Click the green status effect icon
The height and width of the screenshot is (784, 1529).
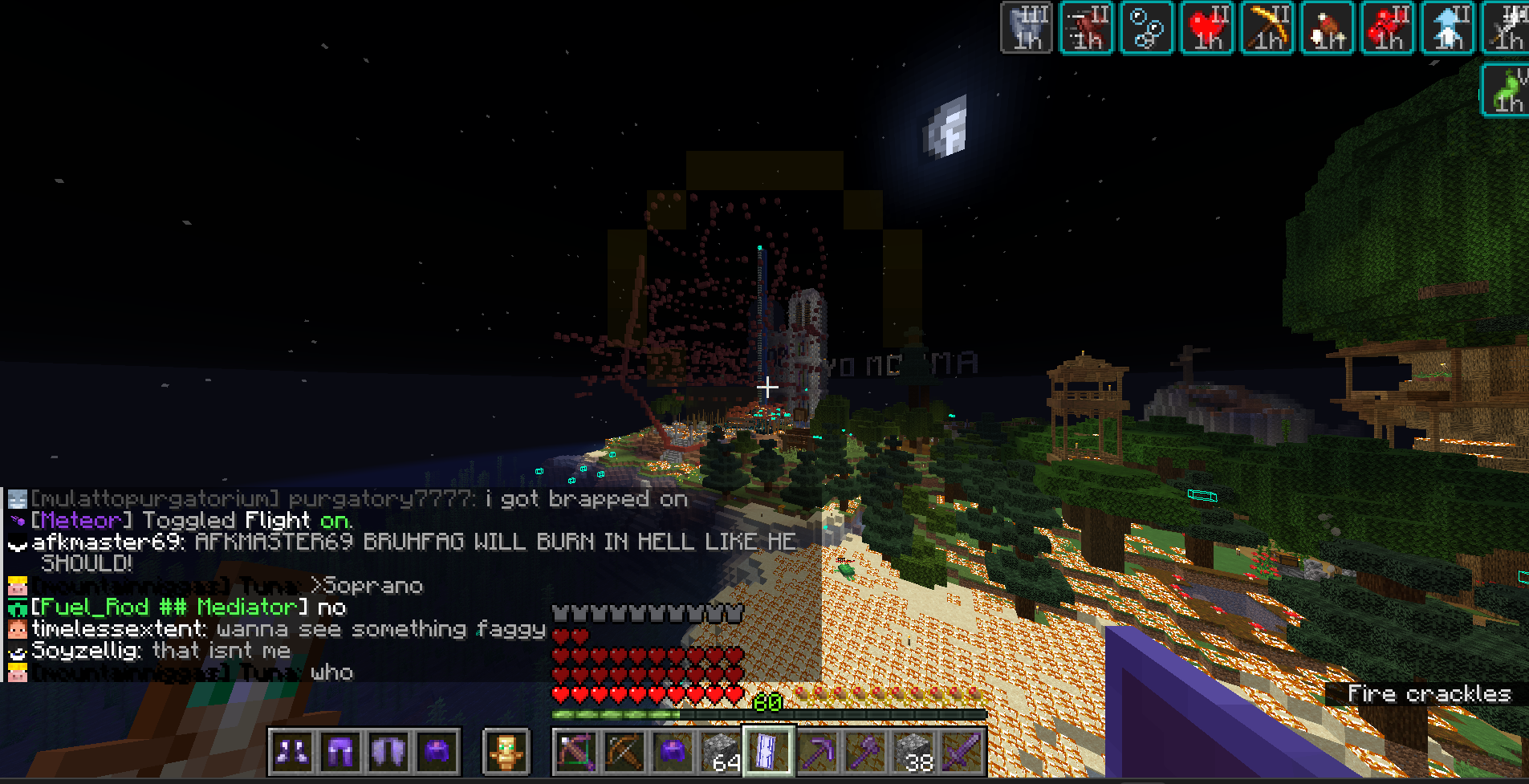(1506, 90)
